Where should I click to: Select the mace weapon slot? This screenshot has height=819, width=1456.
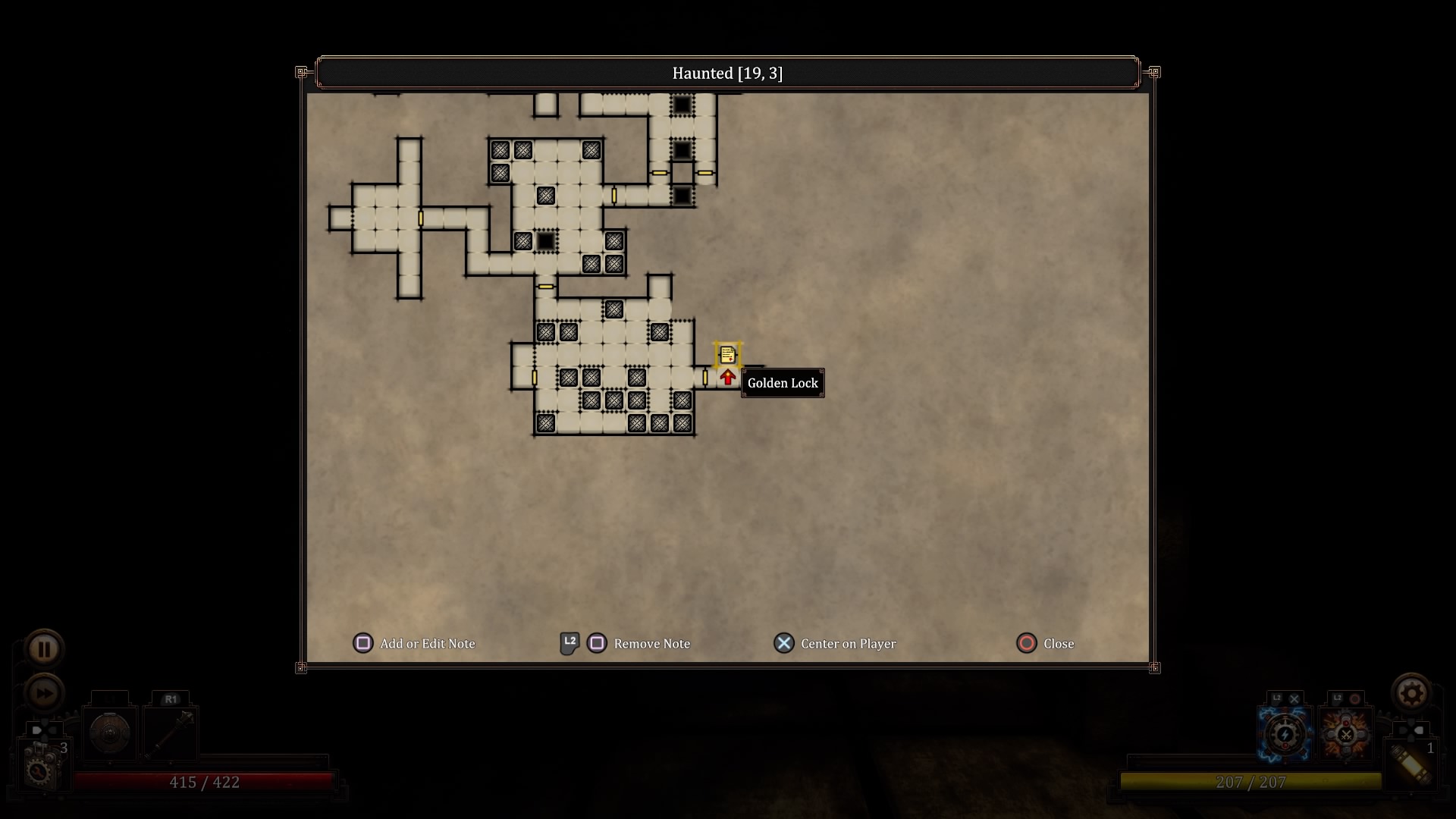pos(171,733)
